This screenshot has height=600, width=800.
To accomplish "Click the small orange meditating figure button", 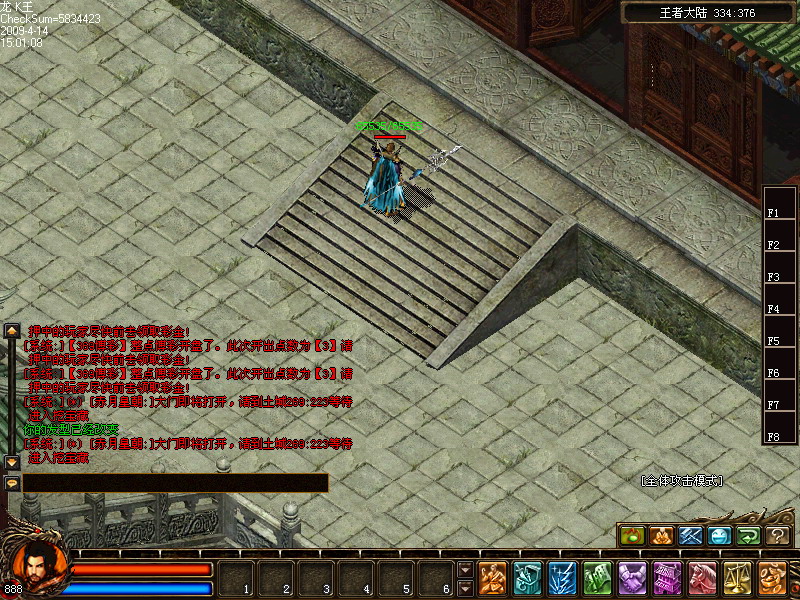I will coord(661,536).
